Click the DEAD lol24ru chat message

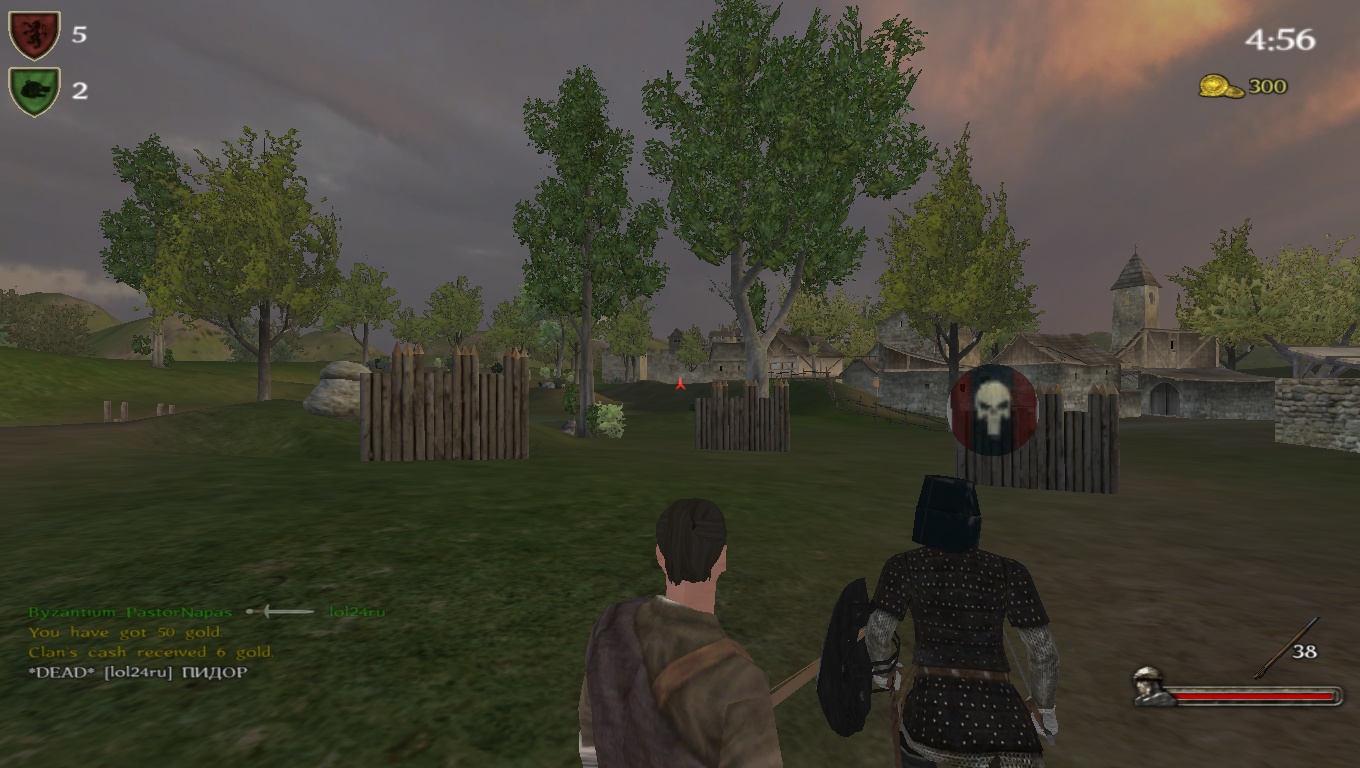138,672
